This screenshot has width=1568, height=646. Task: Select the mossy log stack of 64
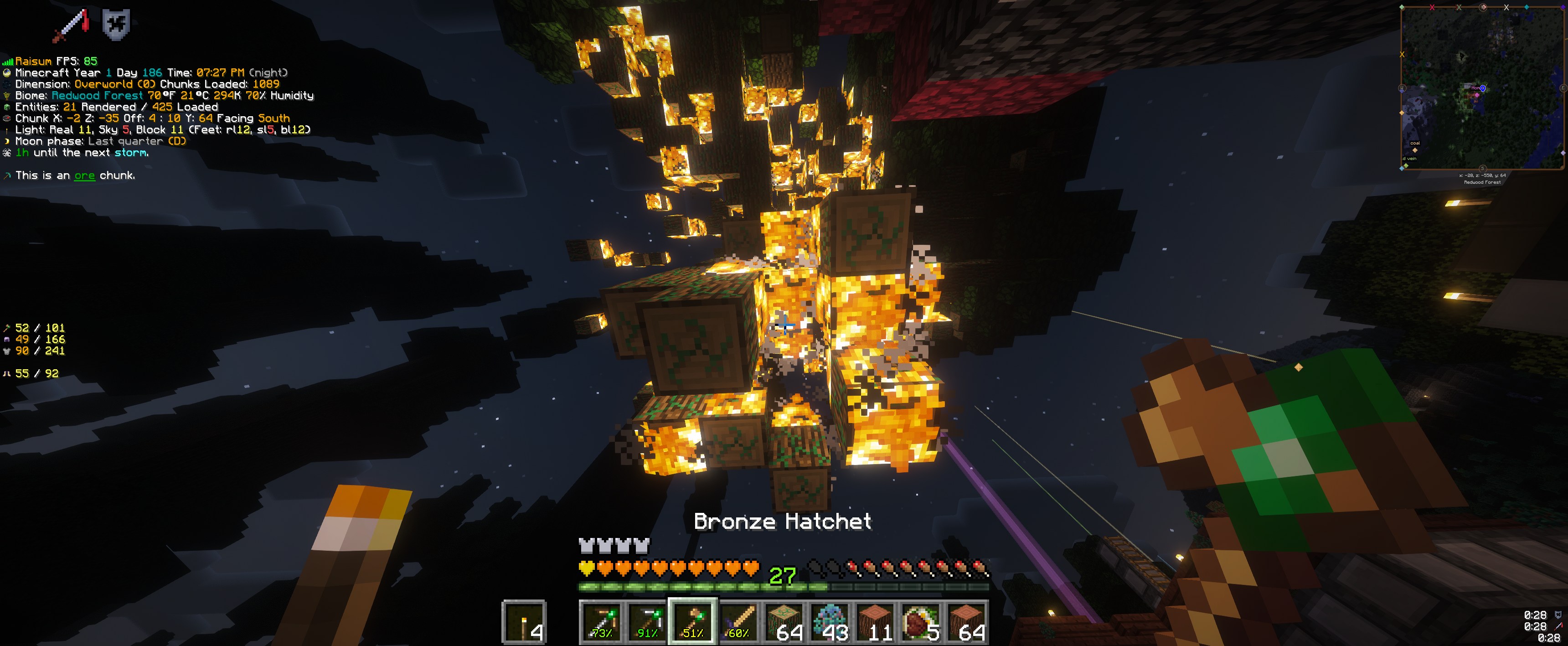point(784,622)
